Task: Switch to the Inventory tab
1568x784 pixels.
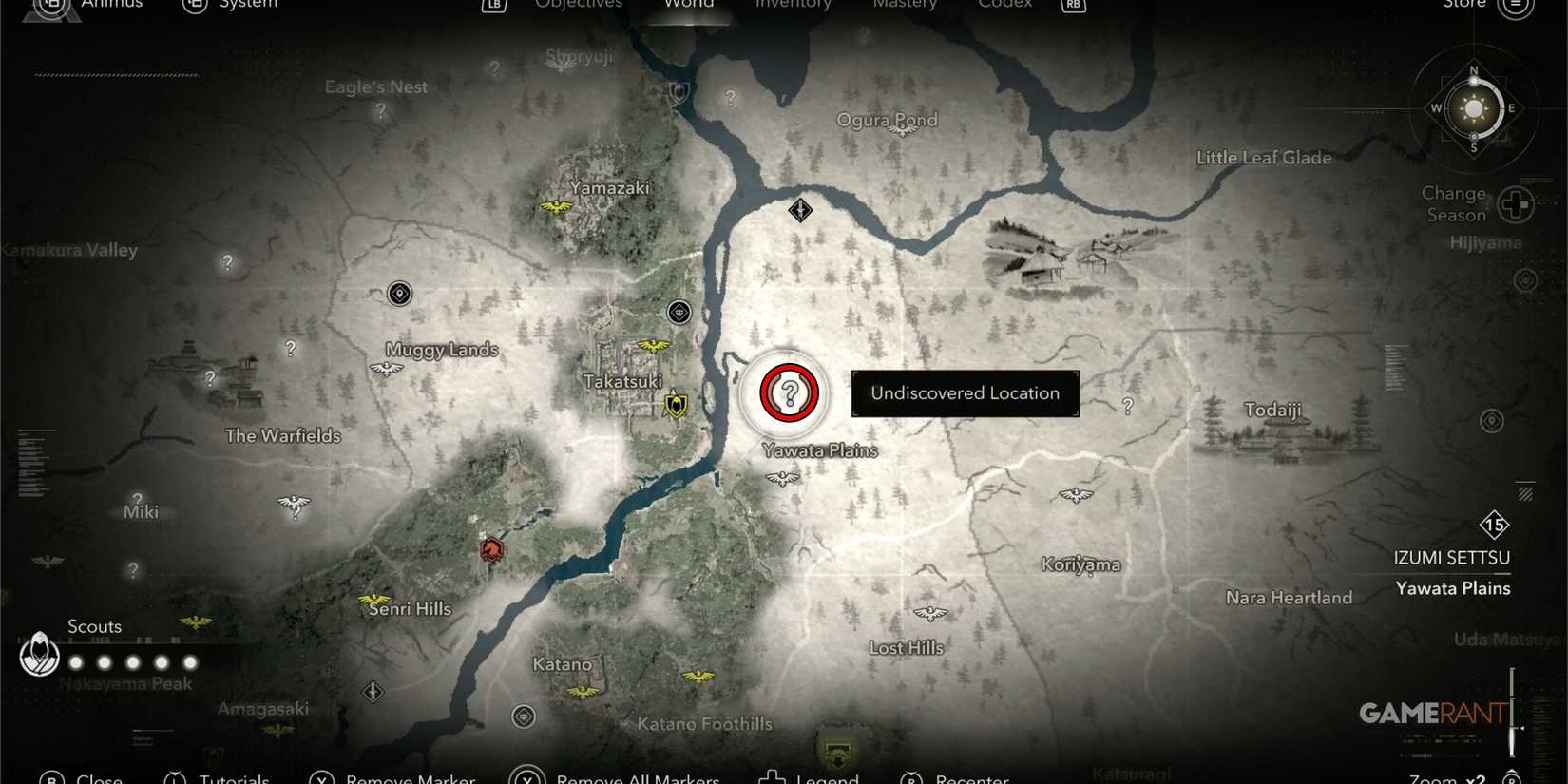Action: (794, 6)
